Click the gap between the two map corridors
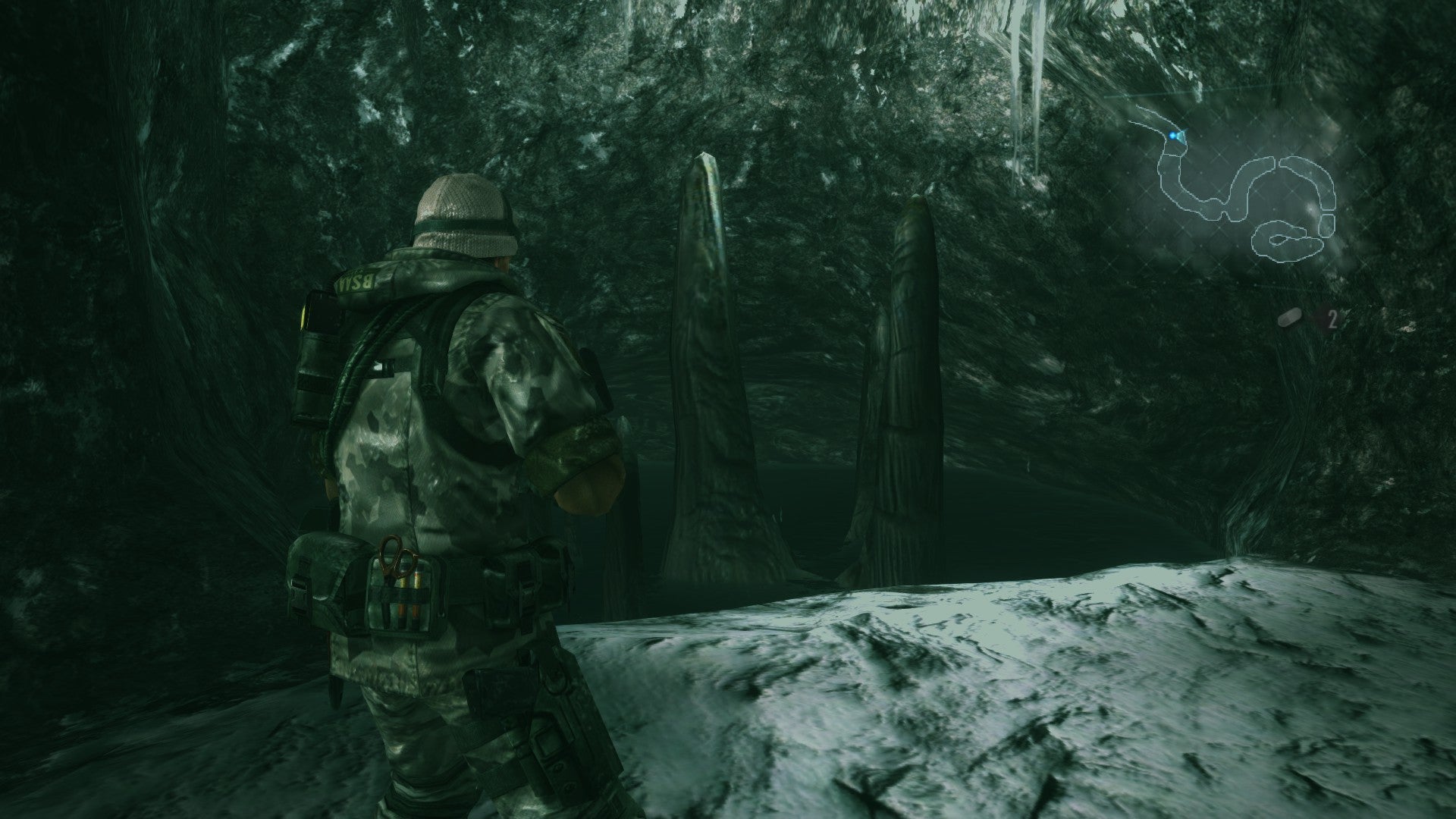1456x819 pixels. tap(1277, 161)
